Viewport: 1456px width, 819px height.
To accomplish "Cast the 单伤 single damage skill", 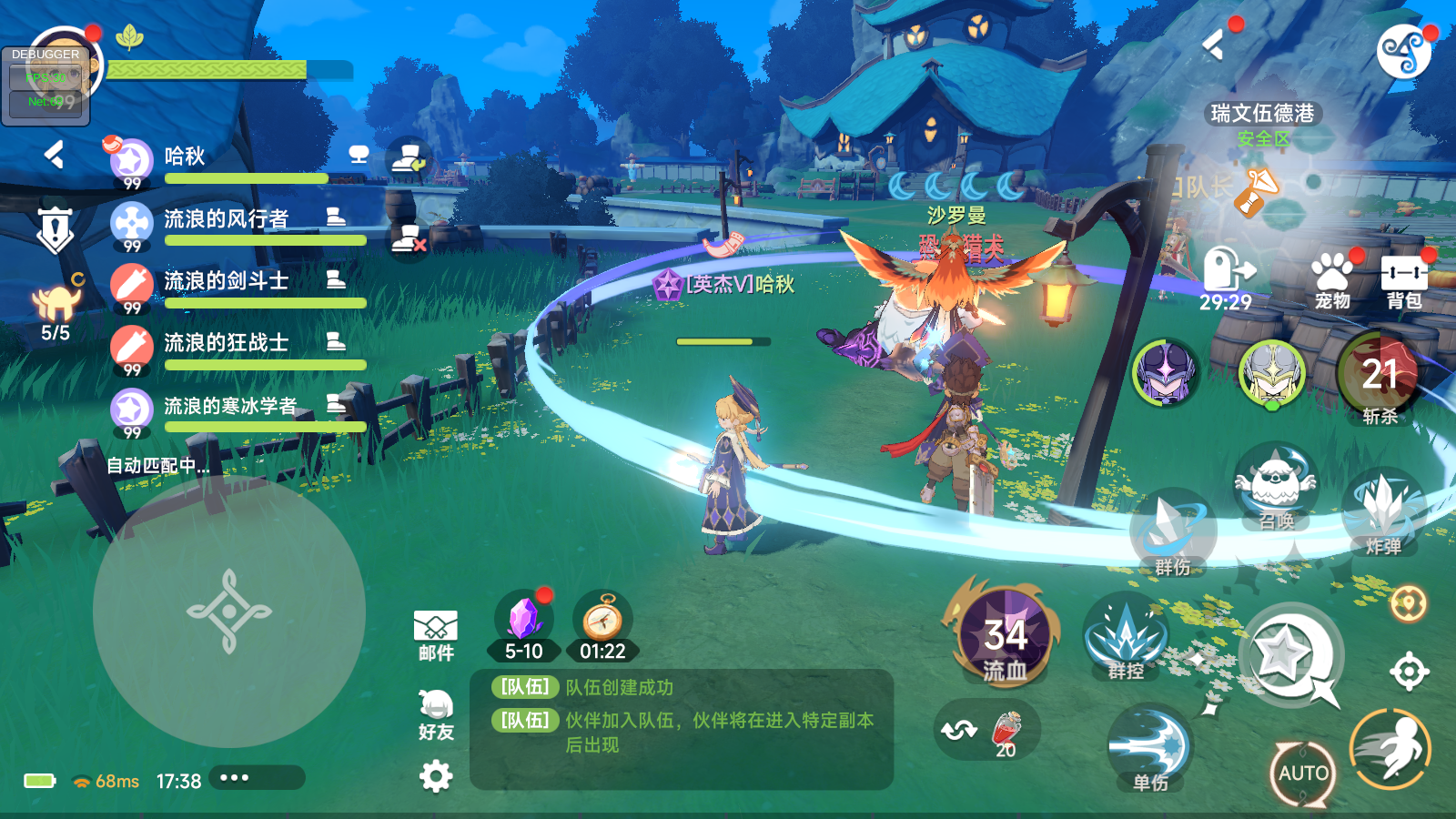I will (1151, 748).
